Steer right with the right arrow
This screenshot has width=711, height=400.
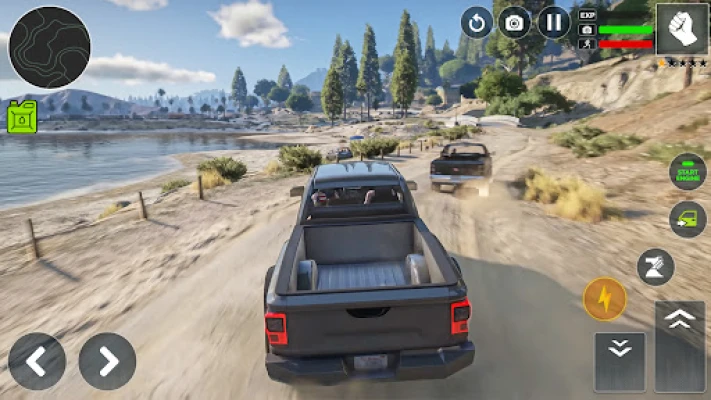107,361
